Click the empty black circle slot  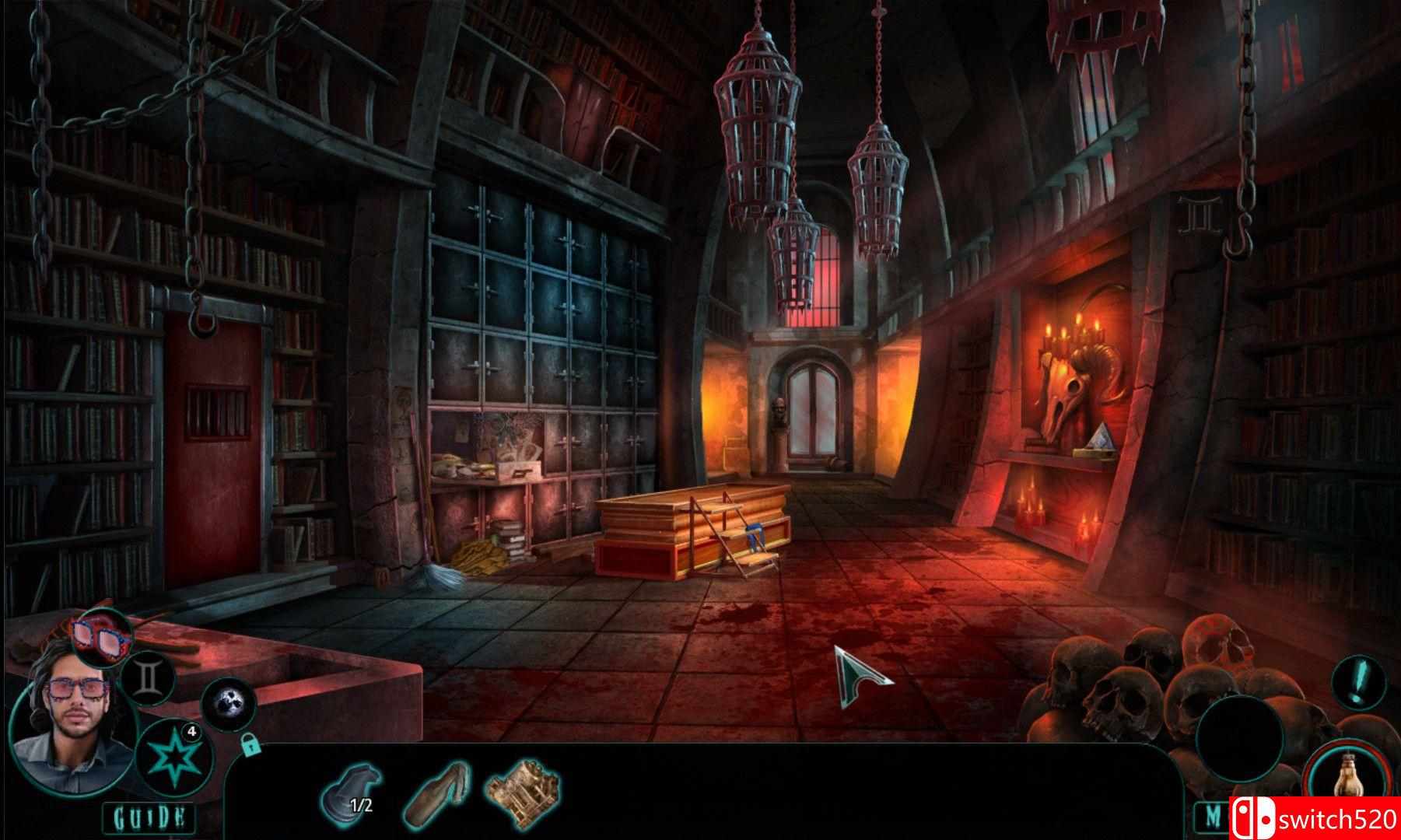[1238, 737]
